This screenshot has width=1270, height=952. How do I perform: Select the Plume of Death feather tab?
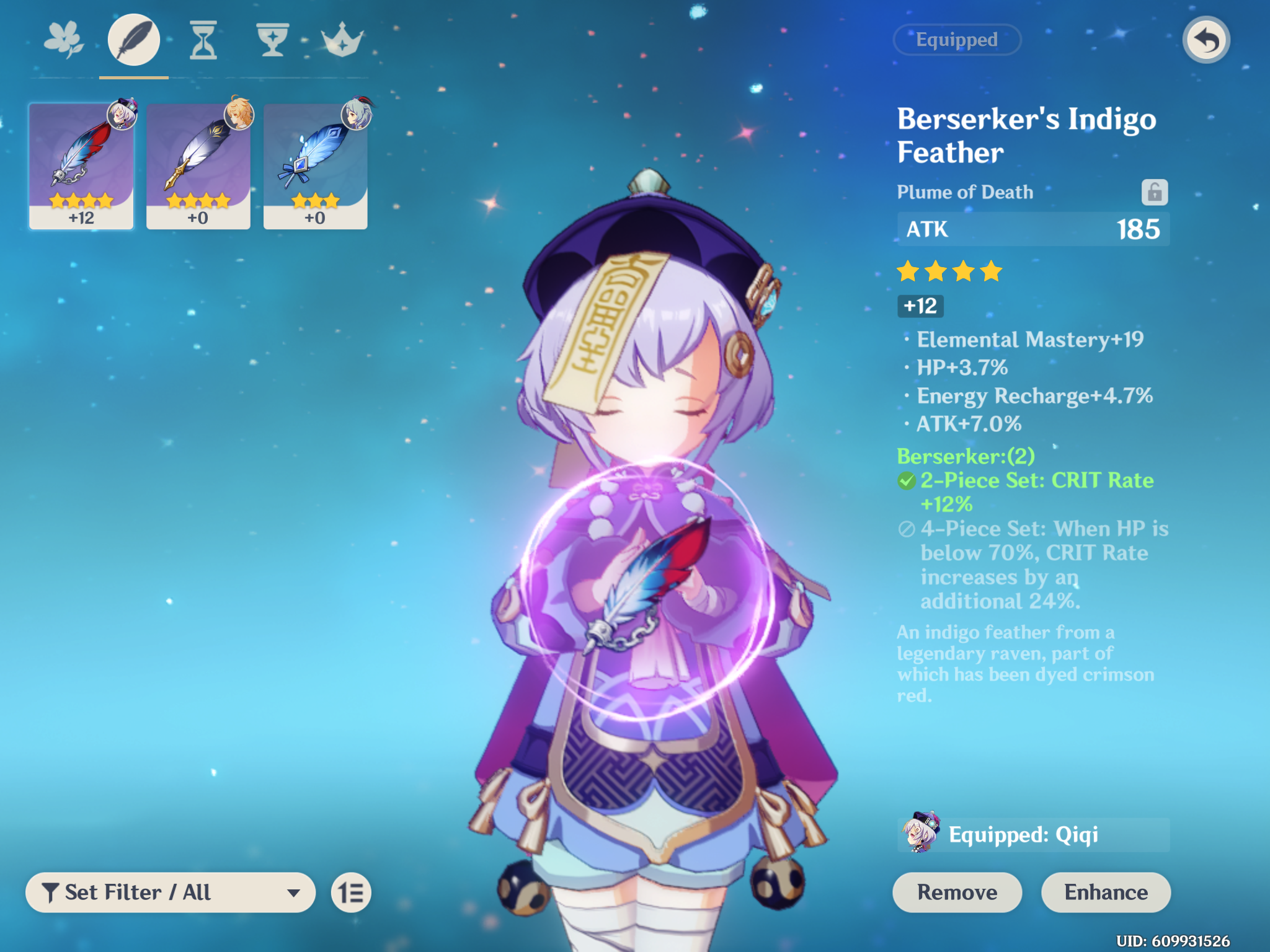point(134,40)
